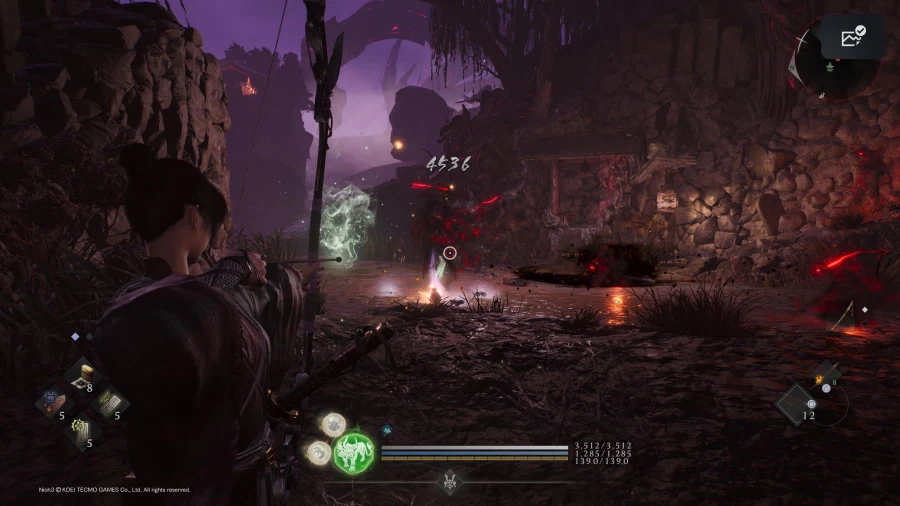Choose the fire arrow ammo slot
The image size is (900, 506).
pos(827,377)
